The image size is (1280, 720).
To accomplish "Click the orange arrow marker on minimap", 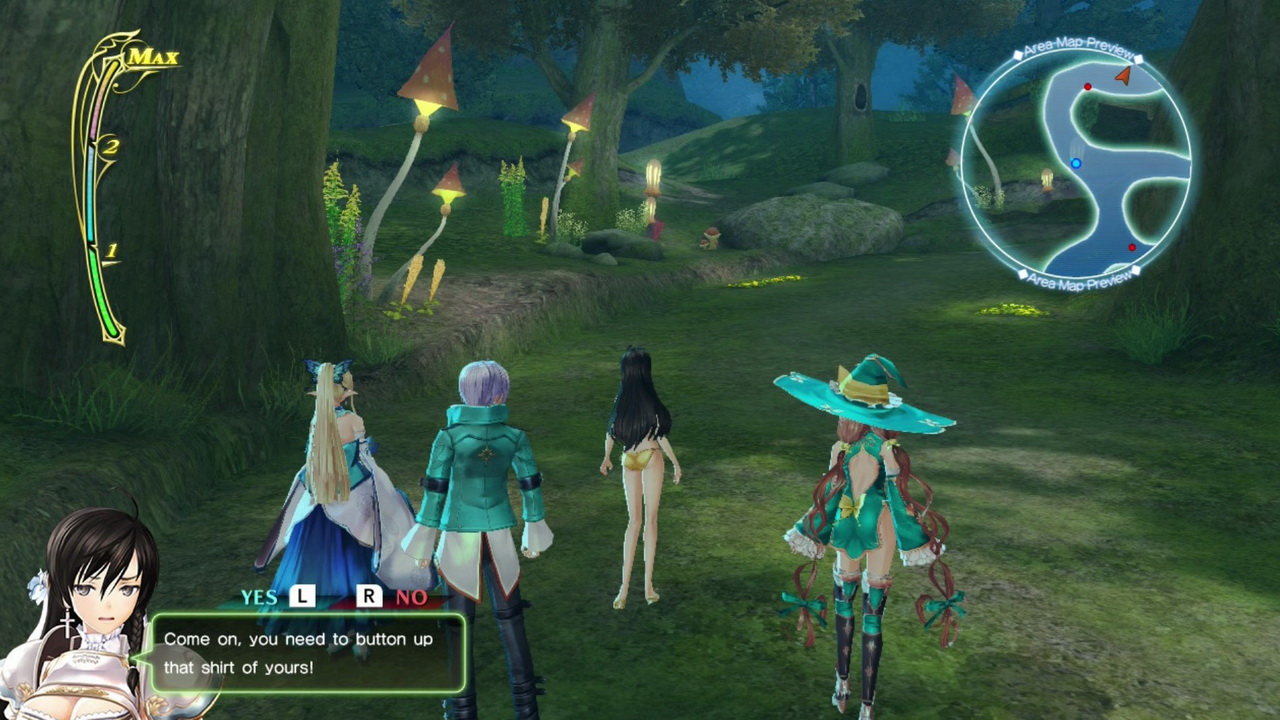I will point(1124,75).
